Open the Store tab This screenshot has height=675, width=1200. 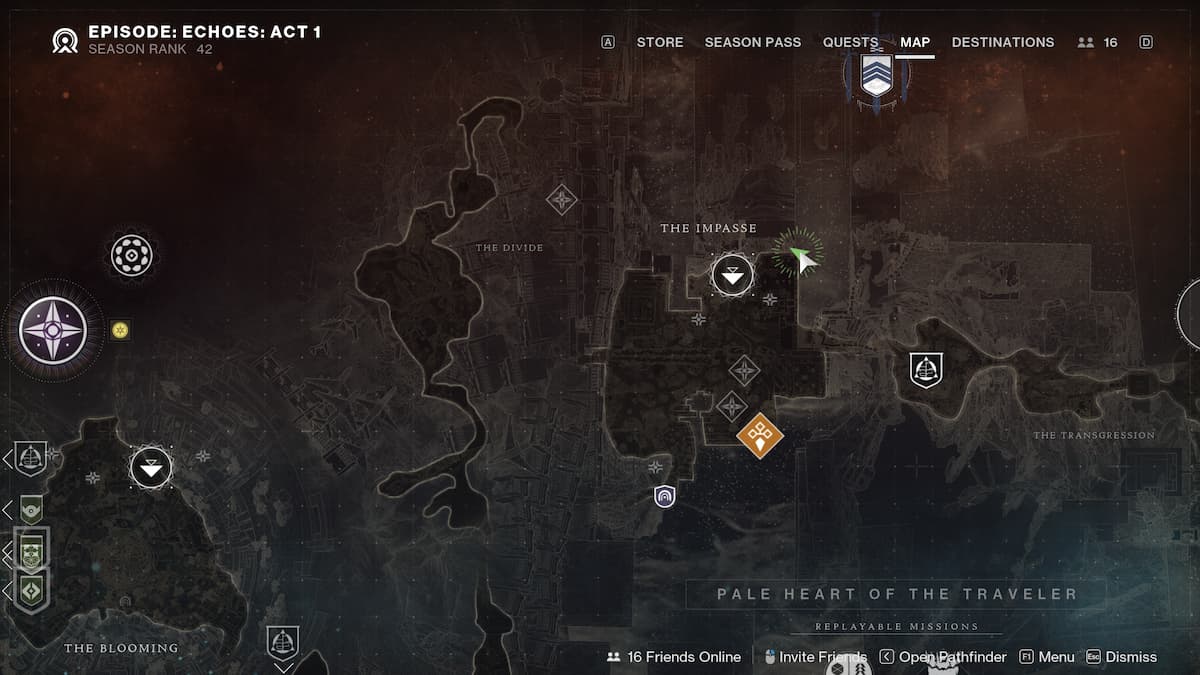pyautogui.click(x=660, y=42)
